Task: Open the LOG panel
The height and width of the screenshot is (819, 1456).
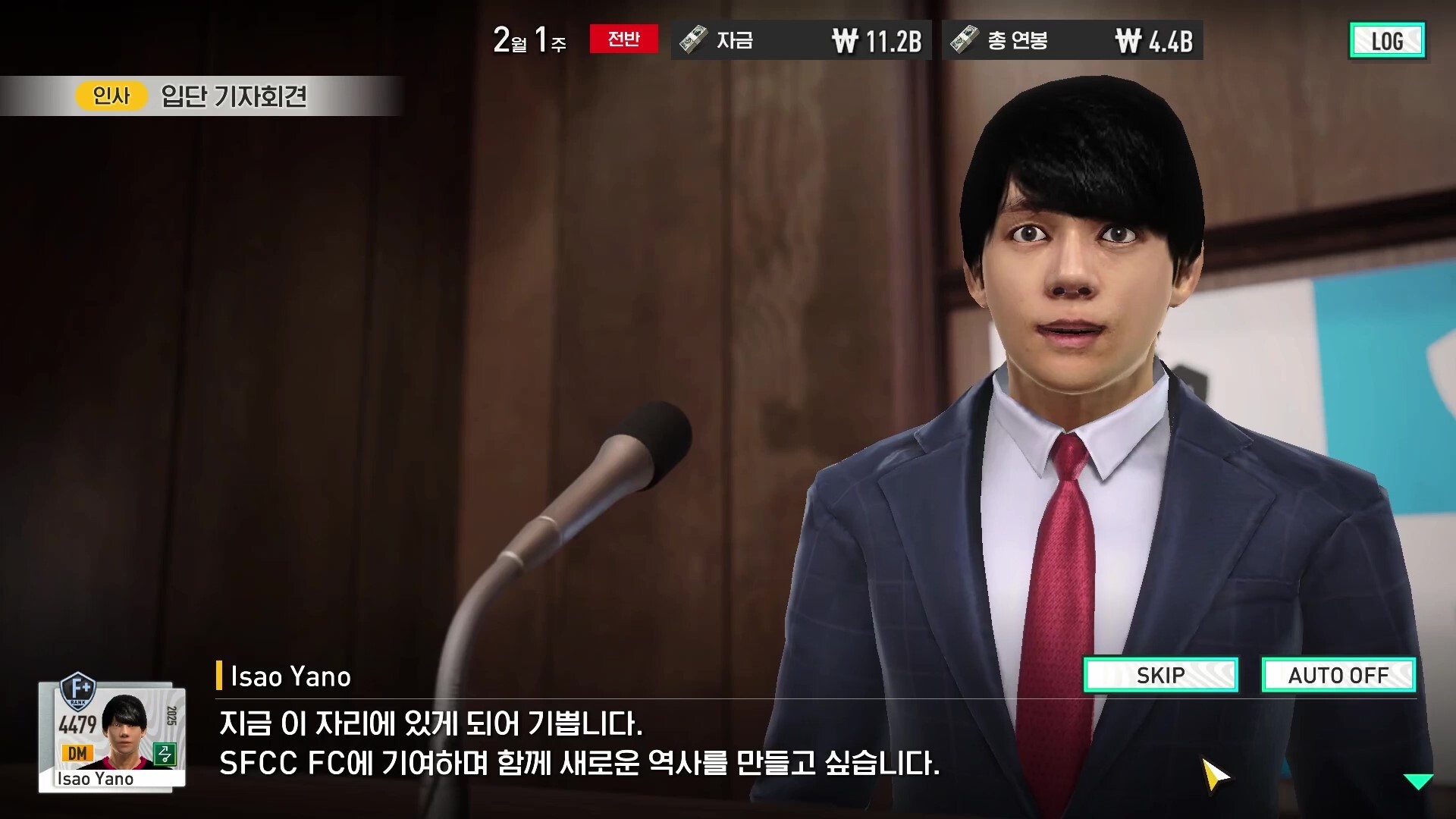Action: pyautogui.click(x=1387, y=41)
